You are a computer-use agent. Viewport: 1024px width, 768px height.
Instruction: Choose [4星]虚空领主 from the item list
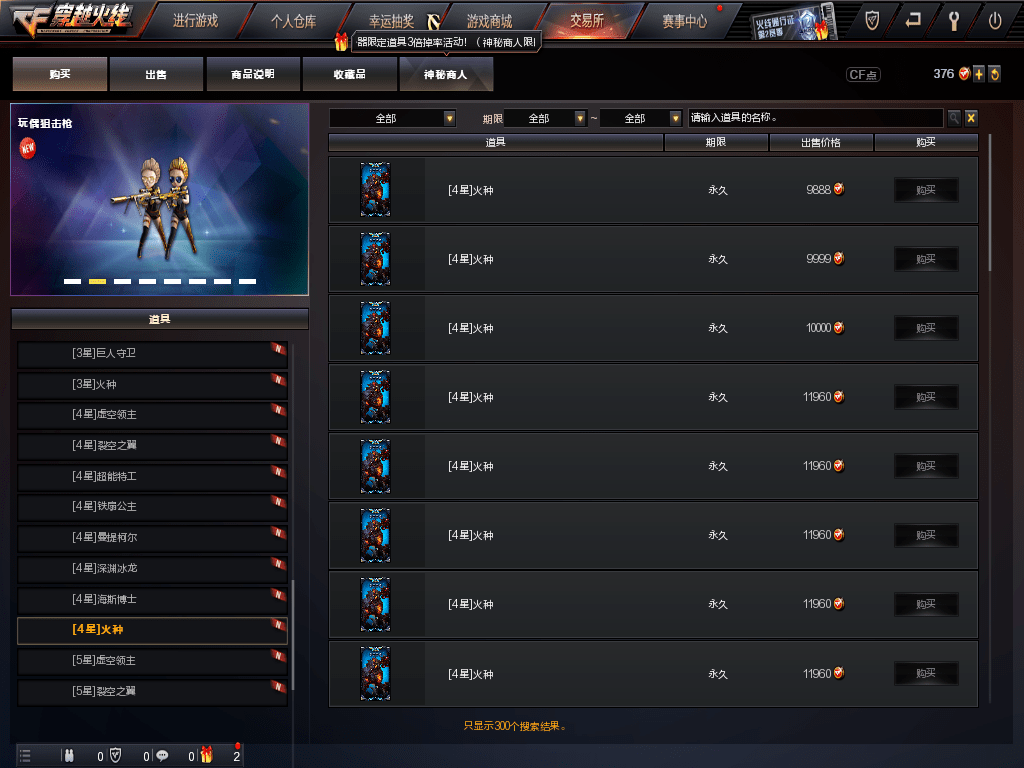(x=152, y=414)
